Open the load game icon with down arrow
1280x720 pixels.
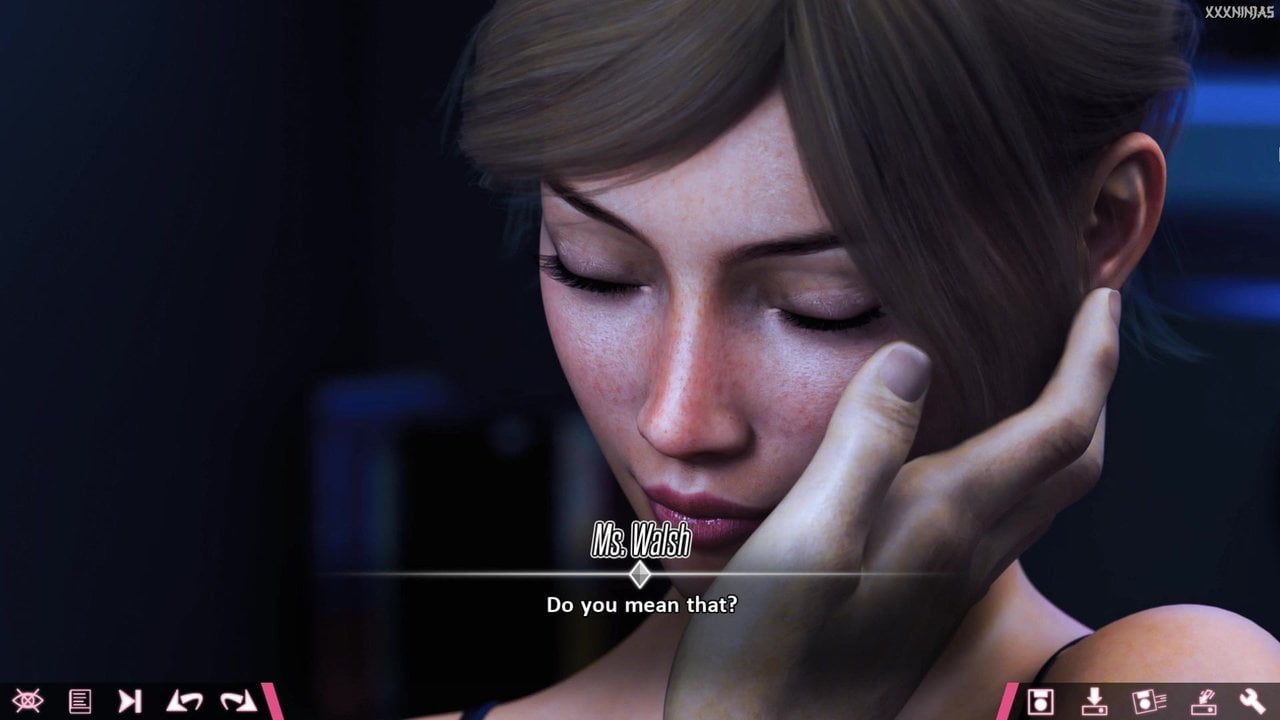1095,701
